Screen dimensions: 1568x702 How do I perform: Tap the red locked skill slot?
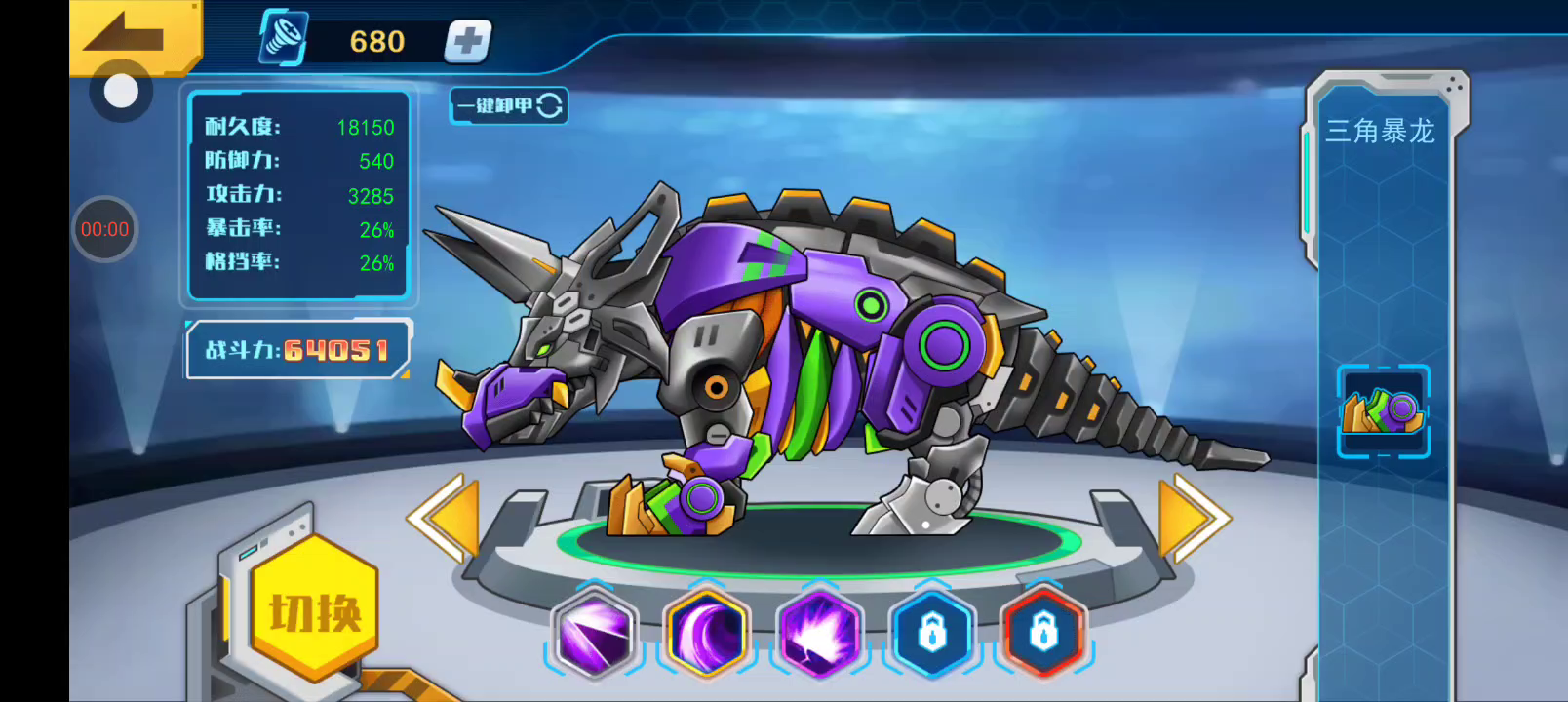[1043, 634]
